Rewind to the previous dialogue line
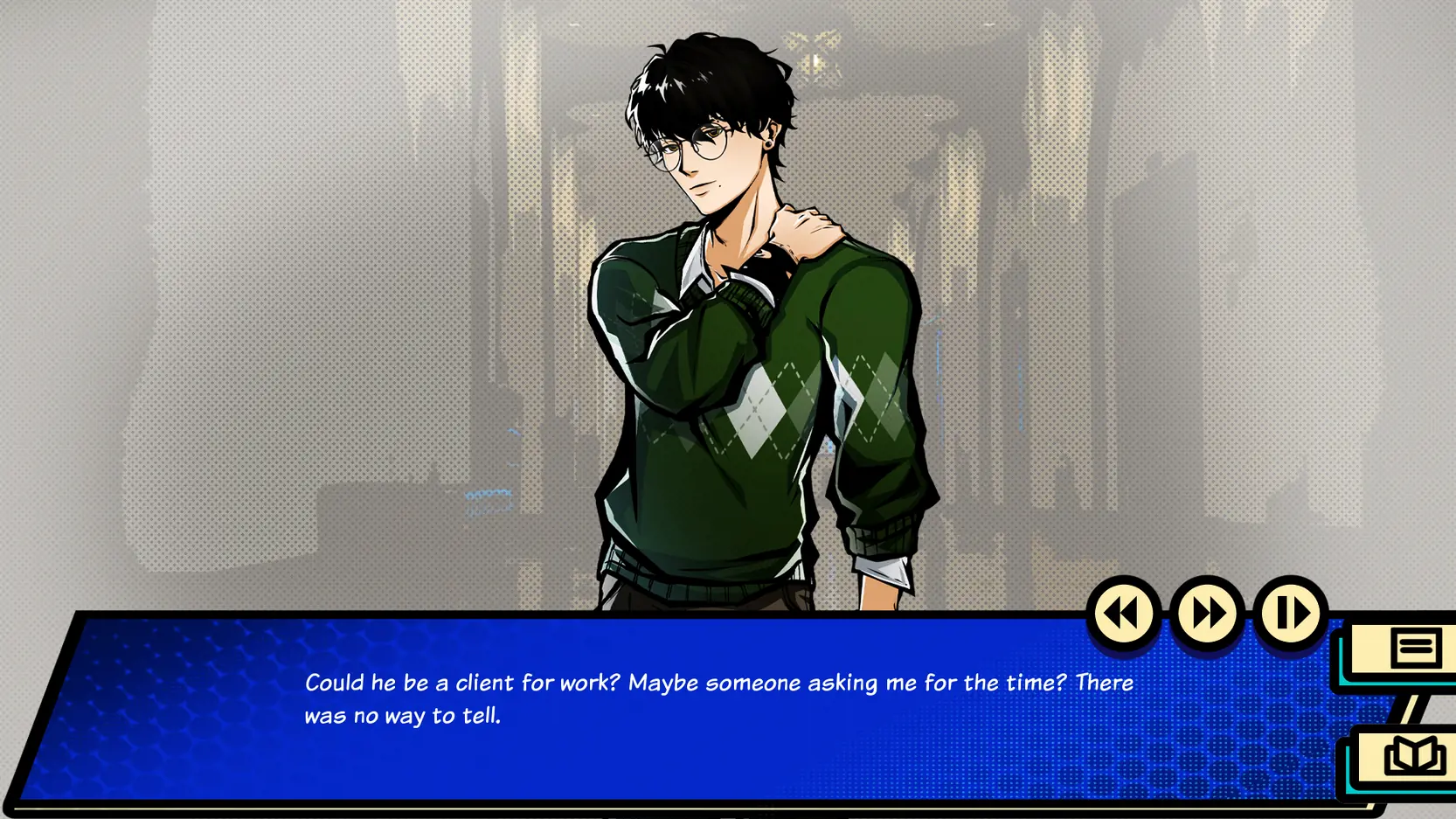Viewport: 1456px width, 819px height. [1123, 614]
